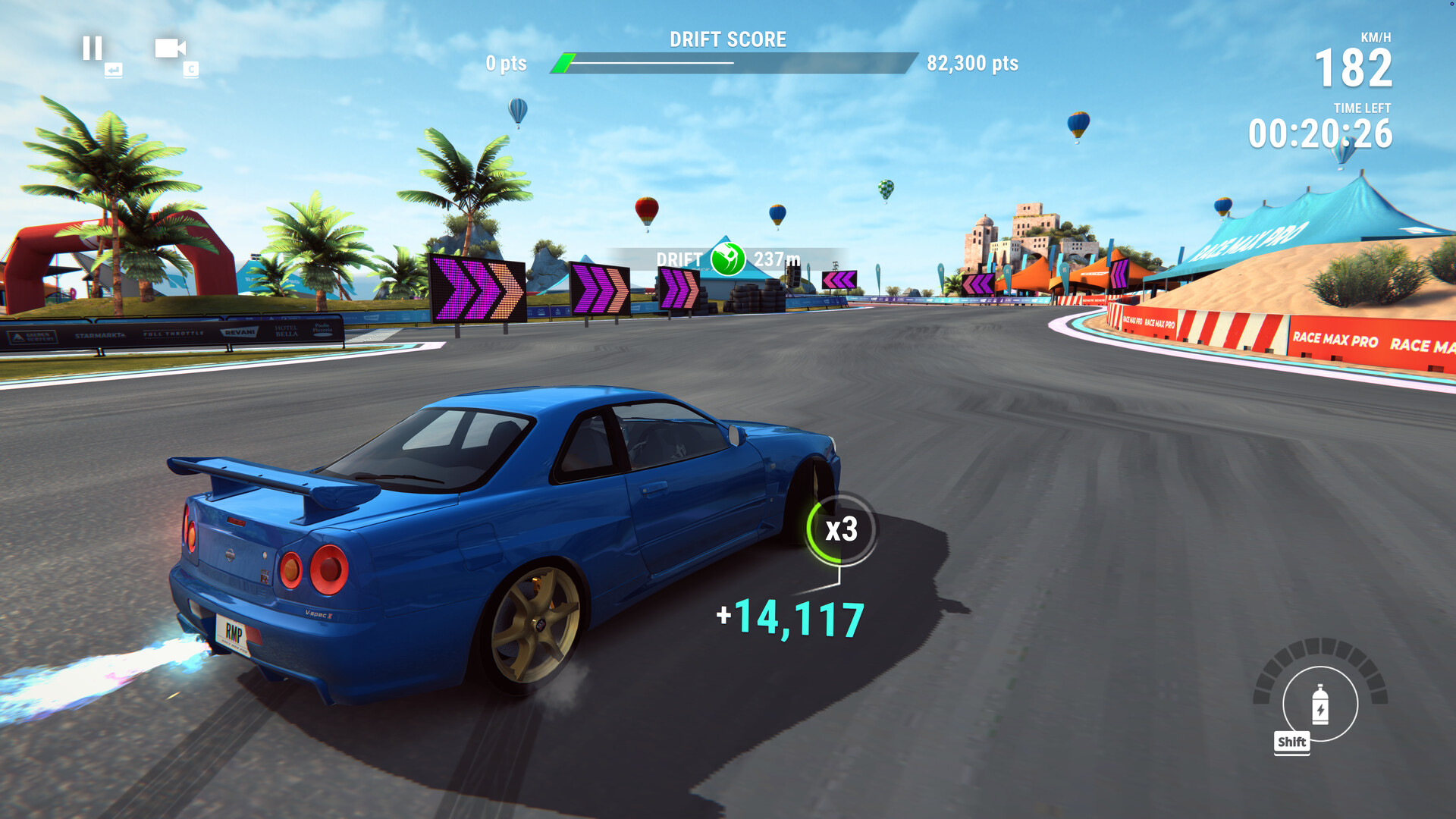Pause the race with the pause icon
This screenshot has height=819, width=1456.
pos(93,49)
